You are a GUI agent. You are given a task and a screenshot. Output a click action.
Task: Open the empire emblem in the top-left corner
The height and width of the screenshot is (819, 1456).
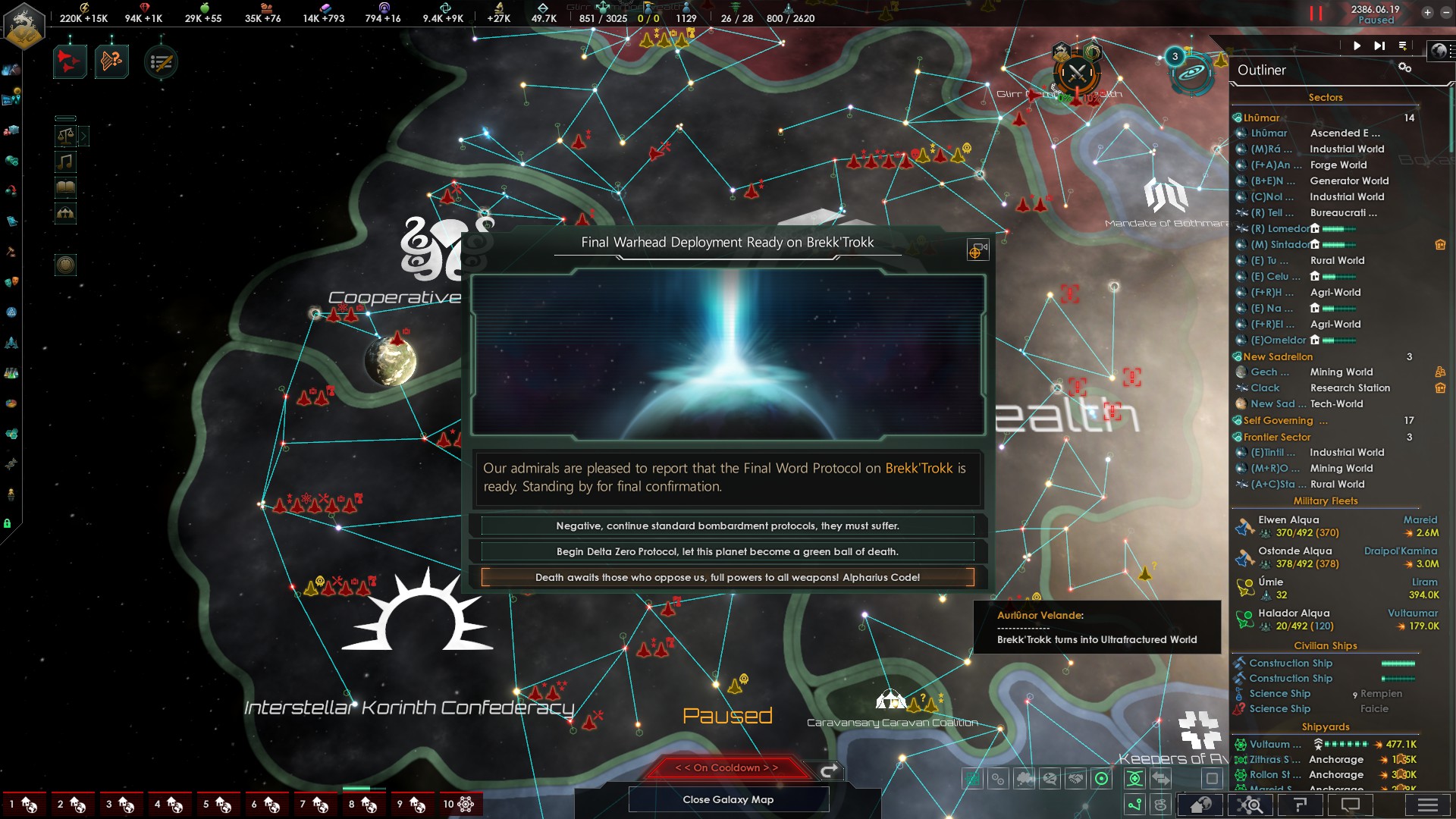coord(24,25)
